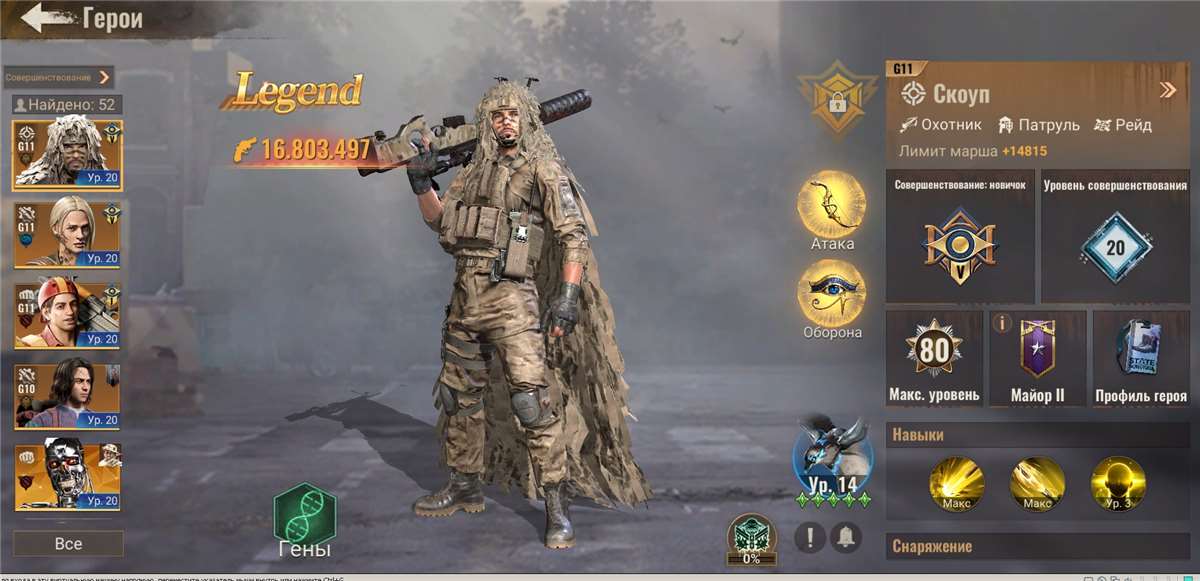
Task: Open the Атака bow icon
Action: point(831,204)
